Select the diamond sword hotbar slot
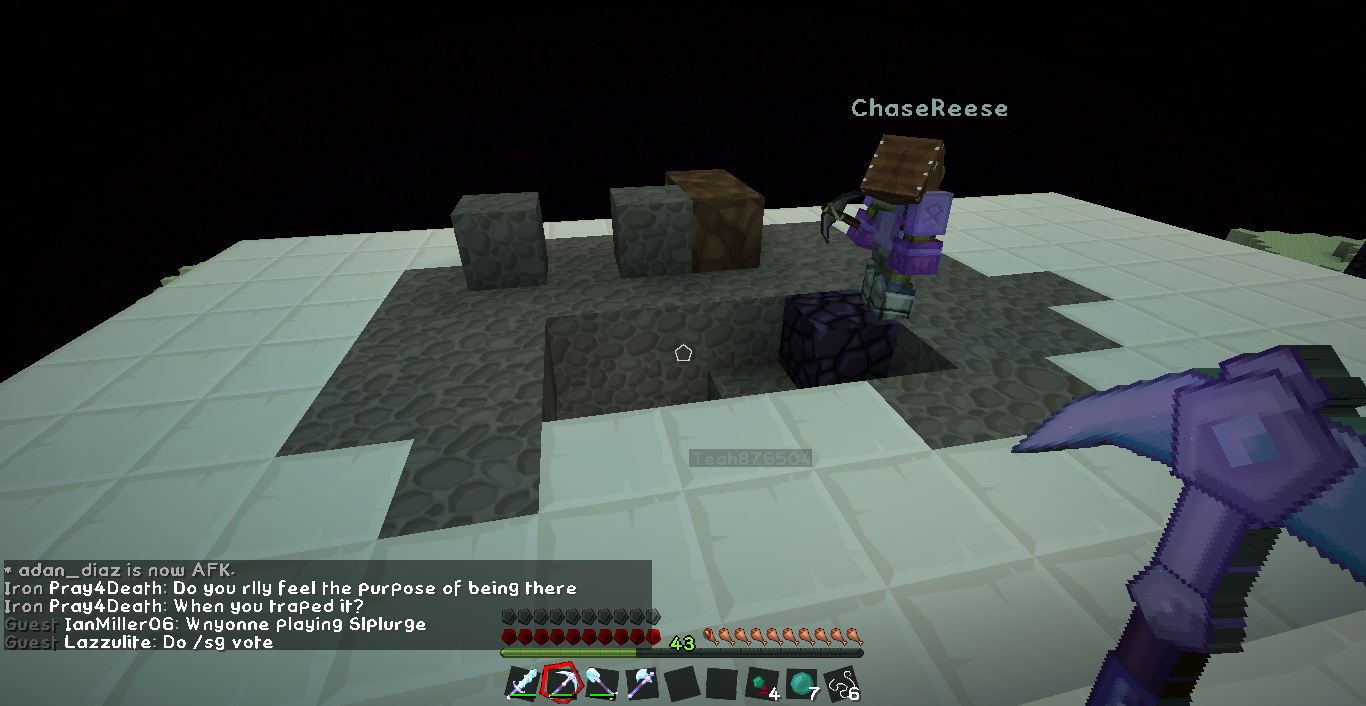 [x=522, y=684]
